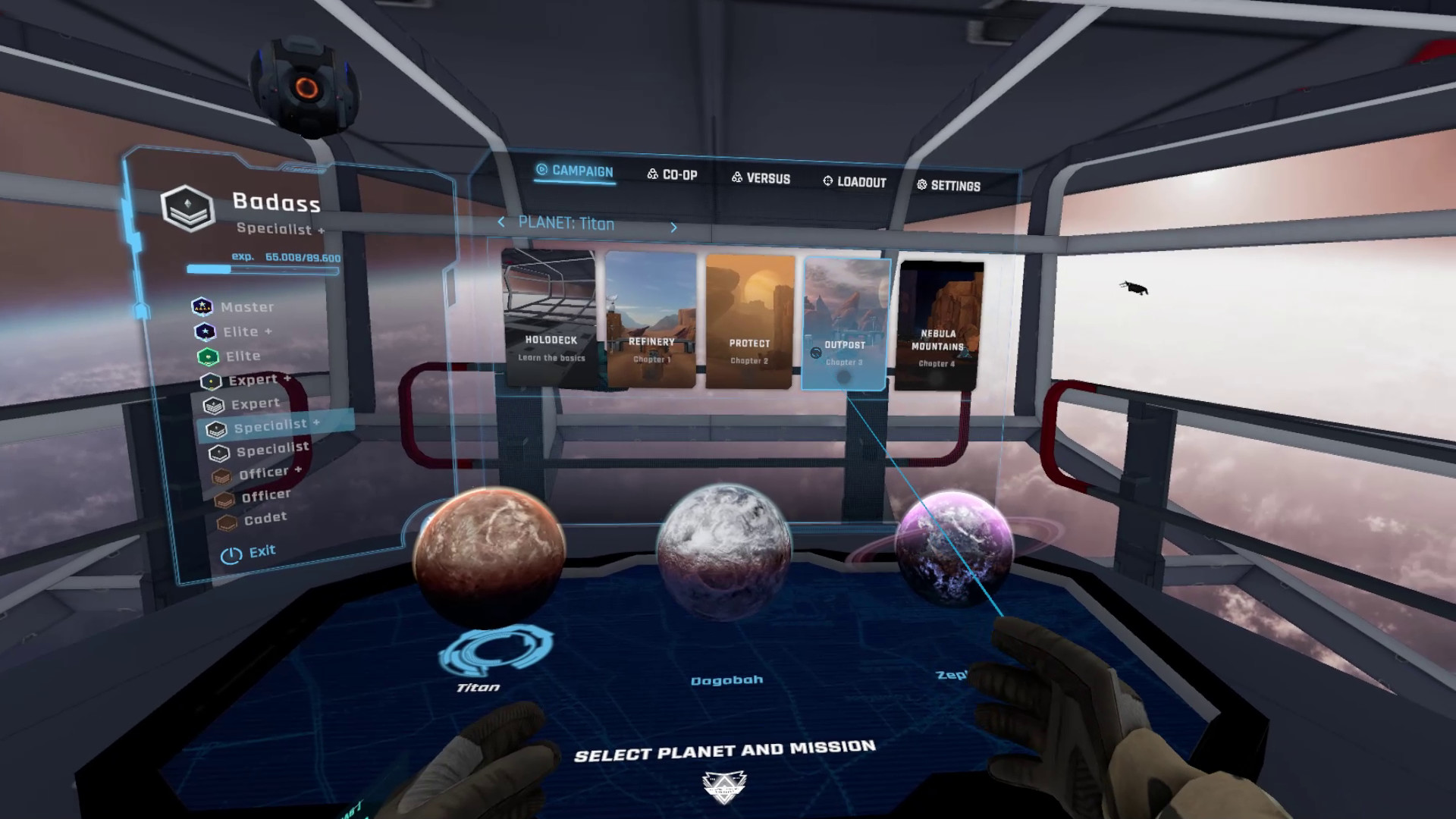This screenshot has width=1456, height=819.
Task: Select the purple ringed planet globe
Action: [x=954, y=548]
